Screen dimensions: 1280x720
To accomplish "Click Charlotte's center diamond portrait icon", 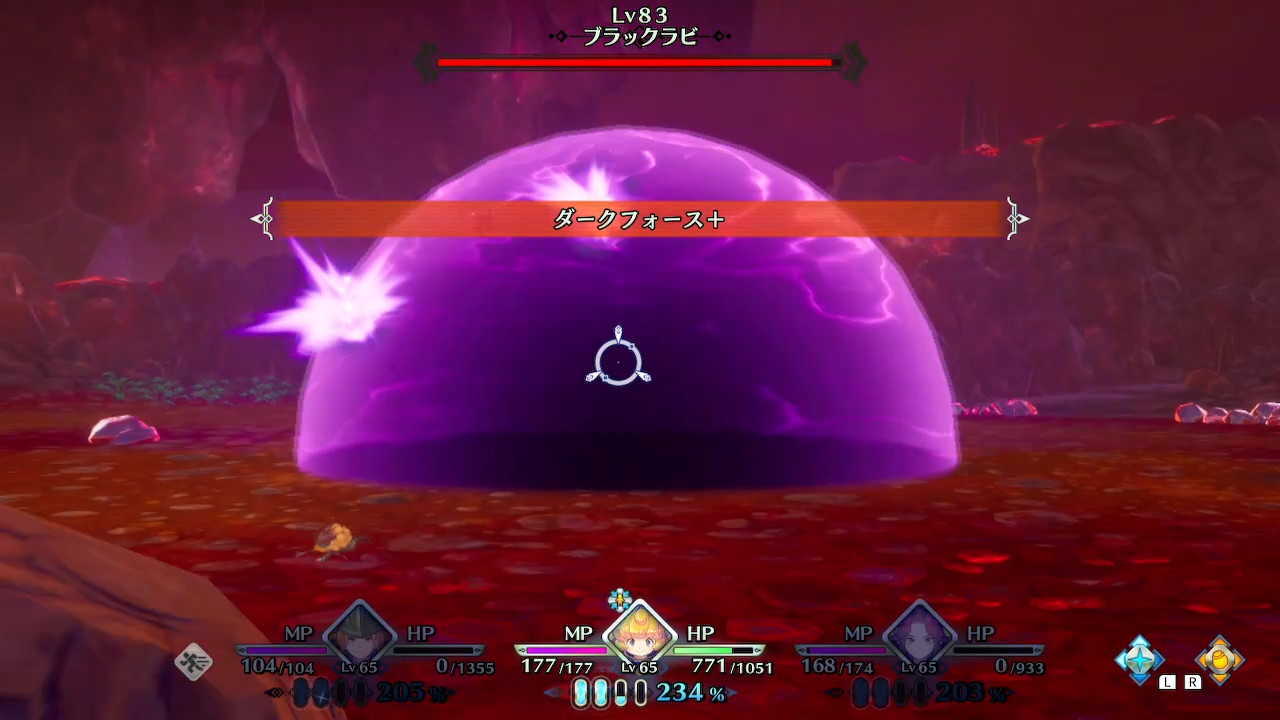I will point(640,635).
